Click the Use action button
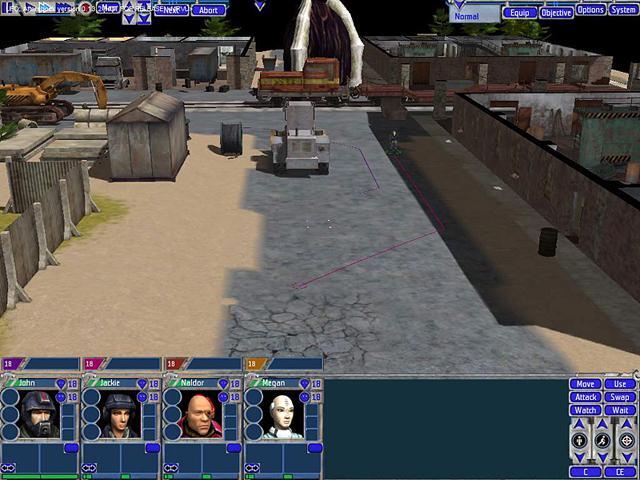The image size is (640, 480). point(620,384)
